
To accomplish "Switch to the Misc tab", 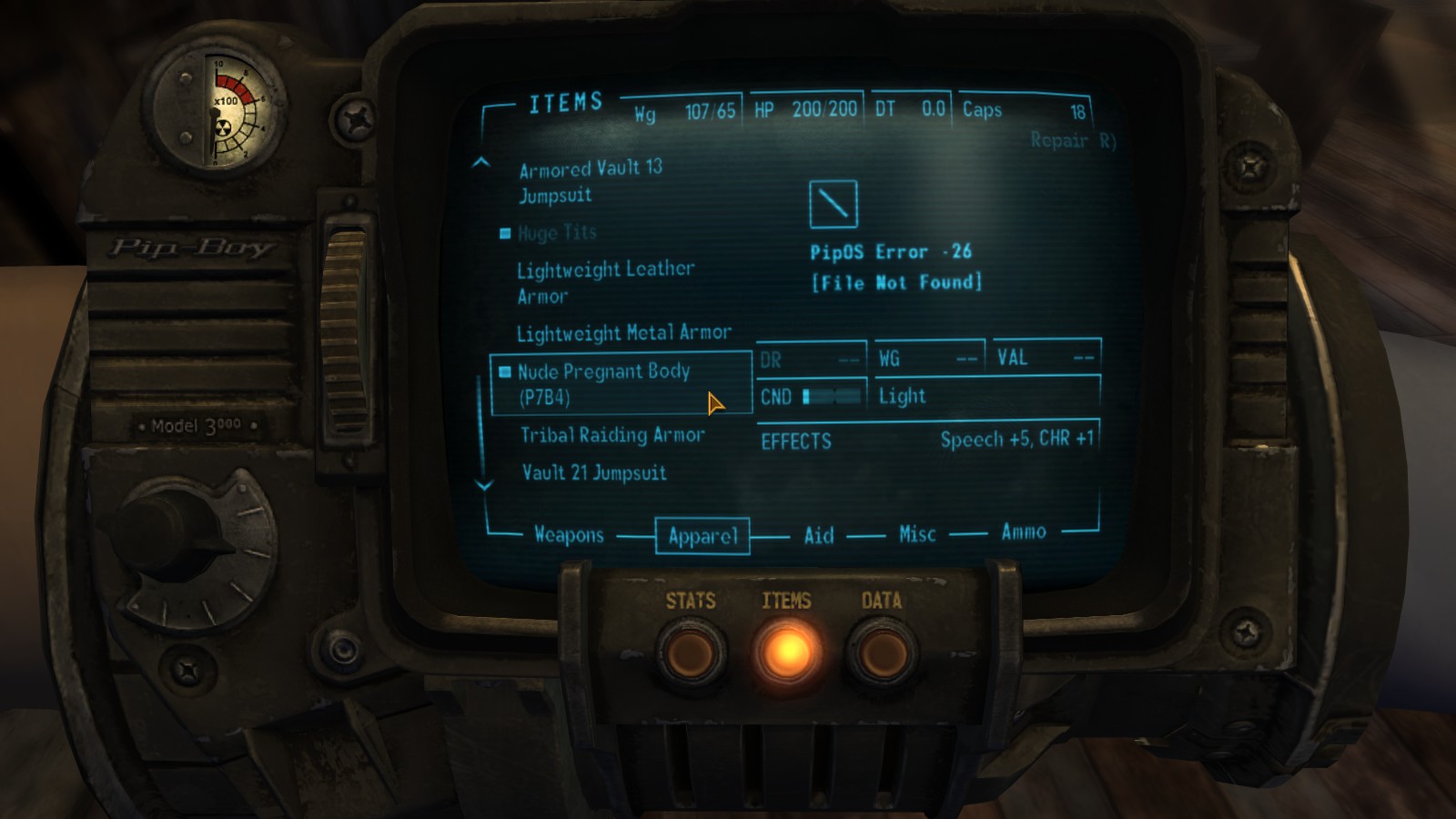I will tap(917, 534).
